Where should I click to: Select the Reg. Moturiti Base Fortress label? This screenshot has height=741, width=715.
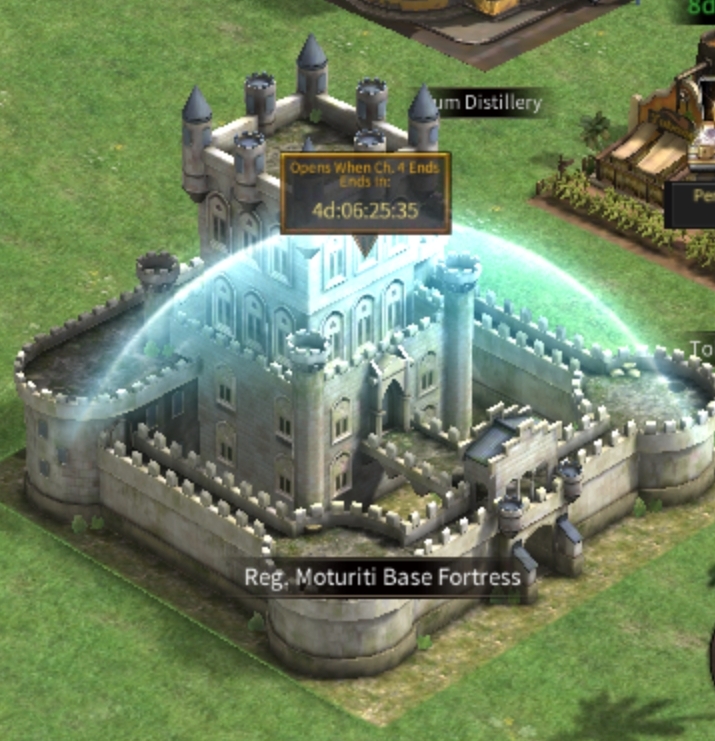[x=382, y=577]
